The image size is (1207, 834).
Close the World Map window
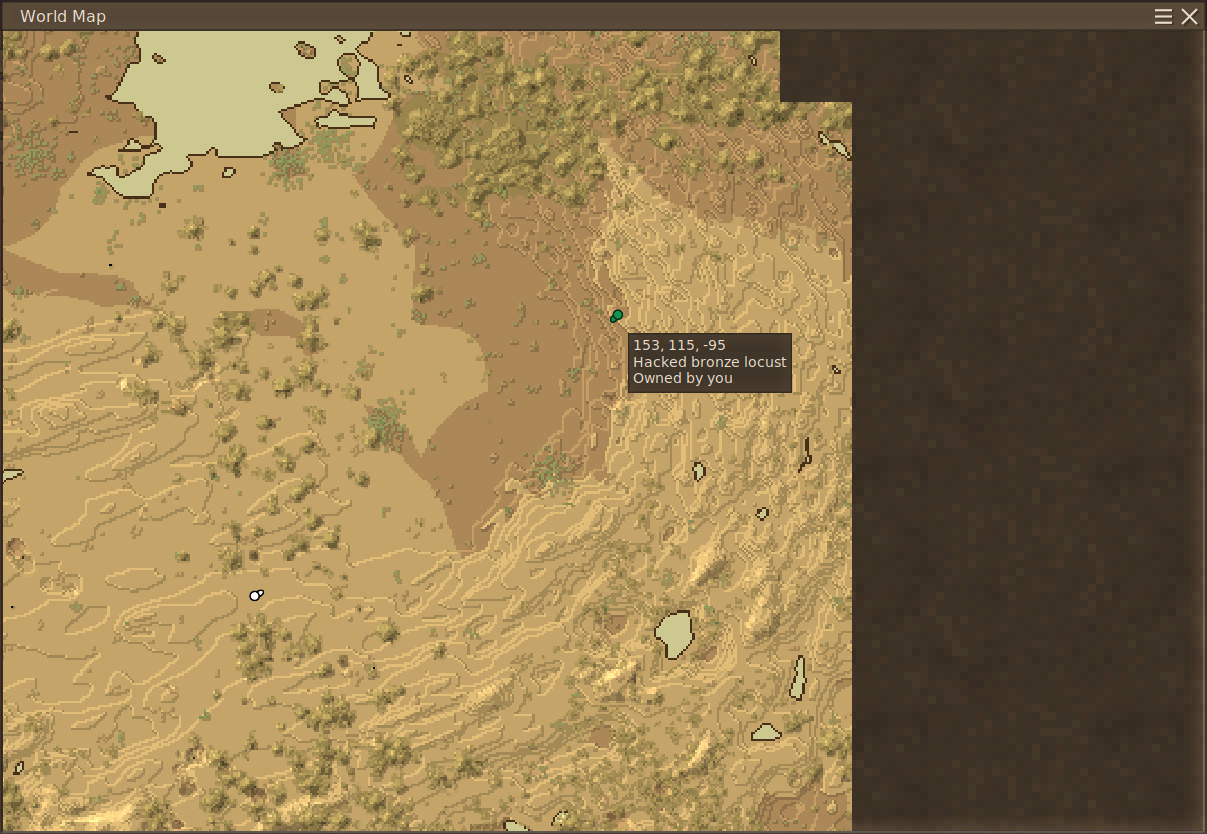pos(1189,16)
